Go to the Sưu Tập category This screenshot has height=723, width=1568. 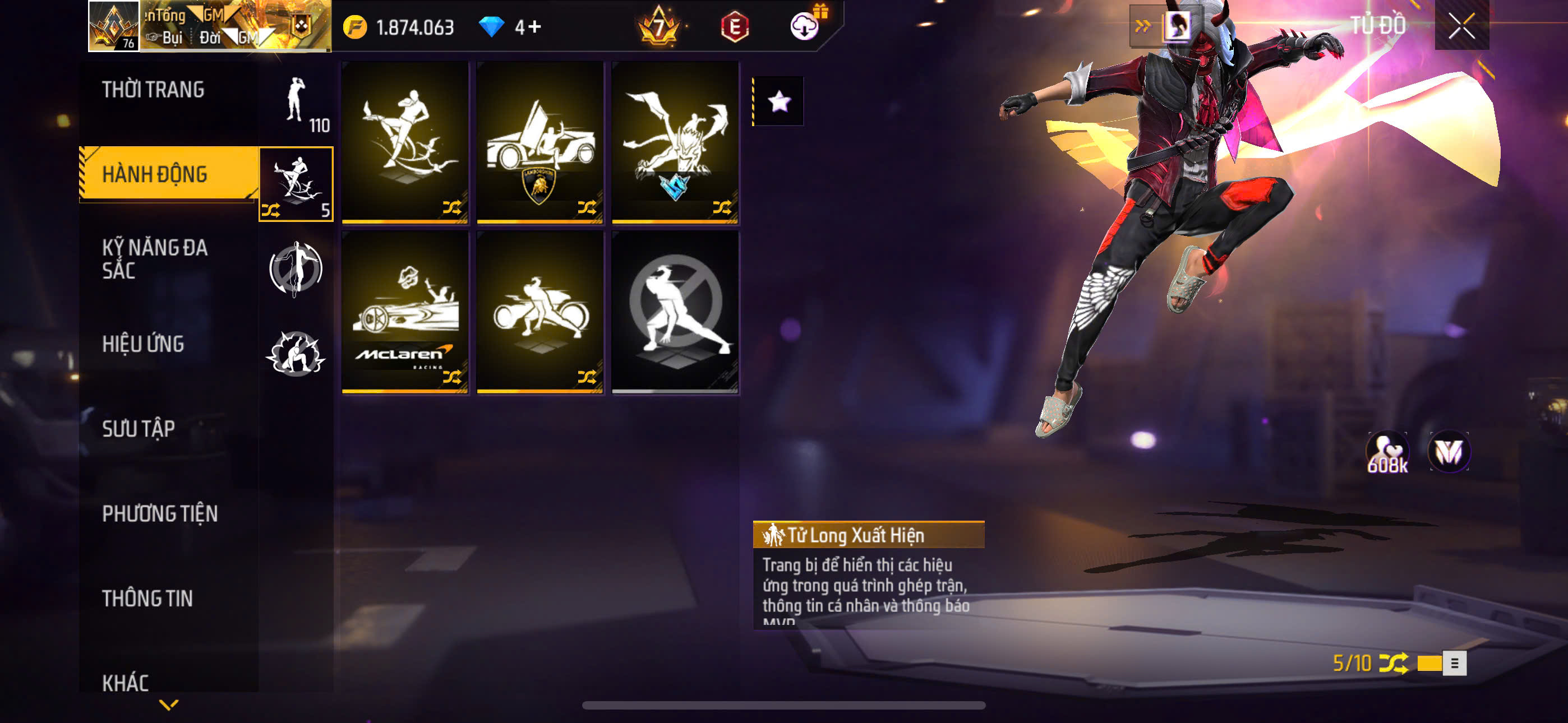[139, 428]
